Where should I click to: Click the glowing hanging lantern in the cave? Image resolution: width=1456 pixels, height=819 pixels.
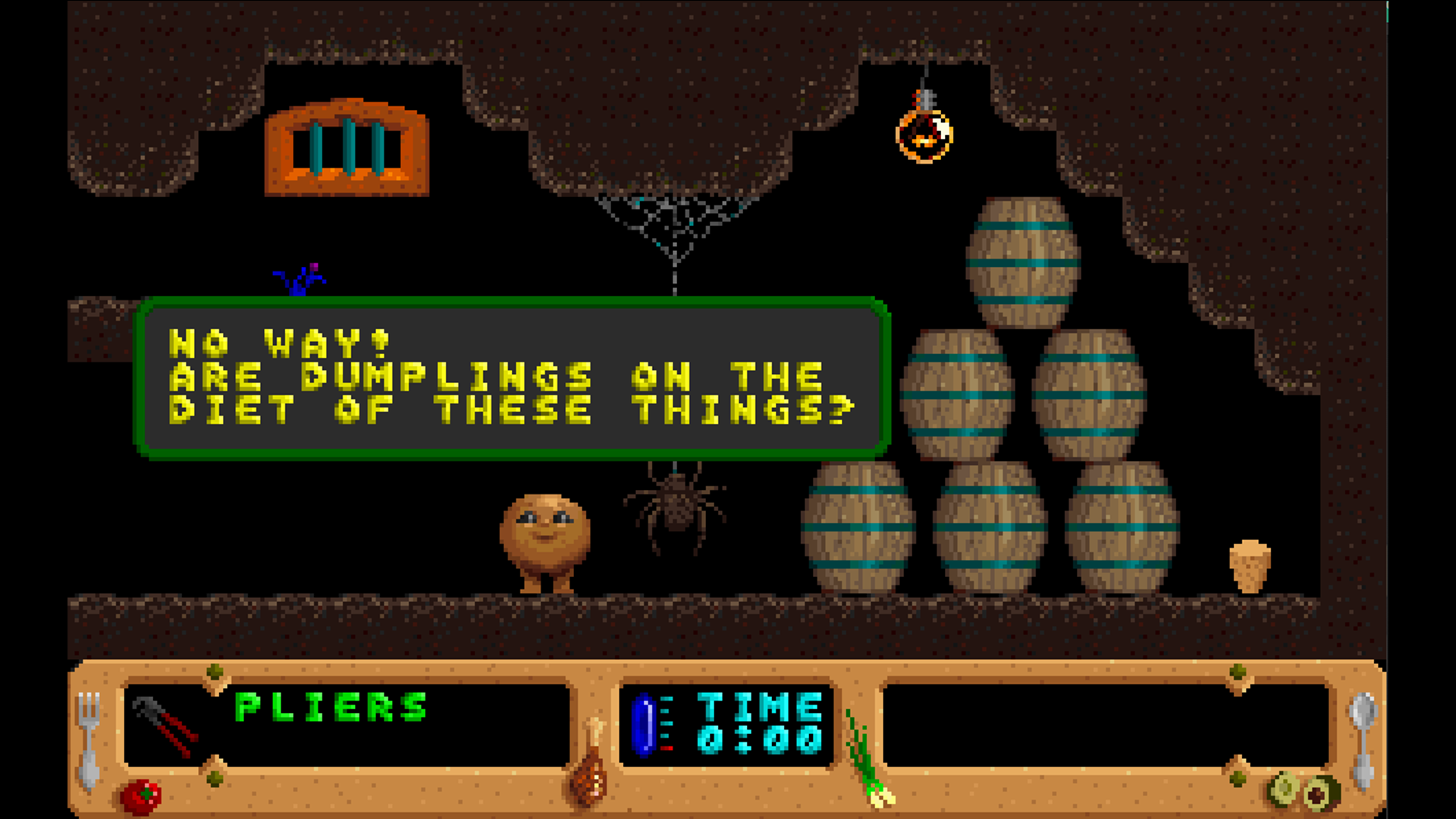pos(926,135)
